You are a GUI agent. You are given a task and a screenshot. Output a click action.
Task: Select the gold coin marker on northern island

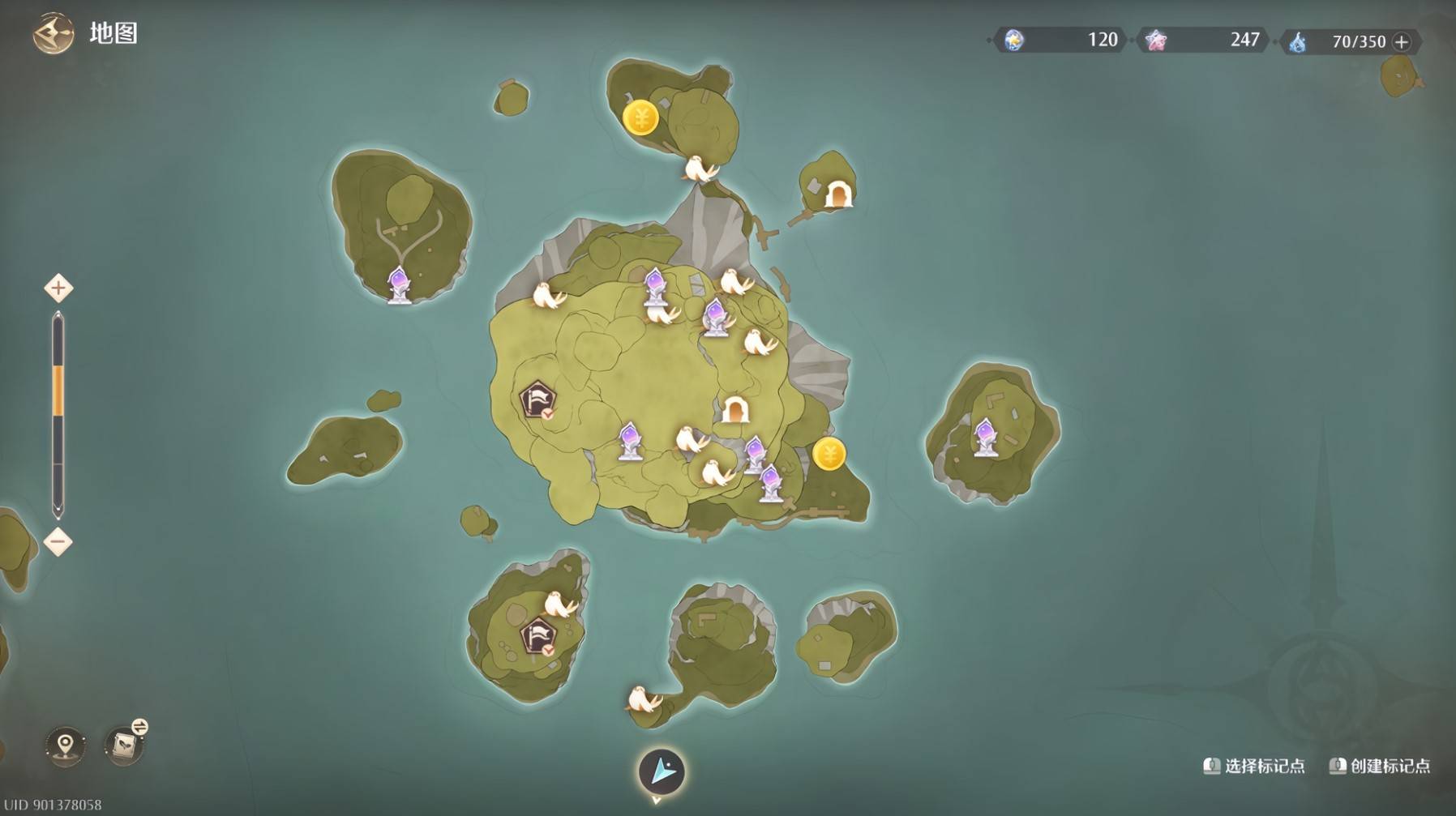tap(640, 118)
